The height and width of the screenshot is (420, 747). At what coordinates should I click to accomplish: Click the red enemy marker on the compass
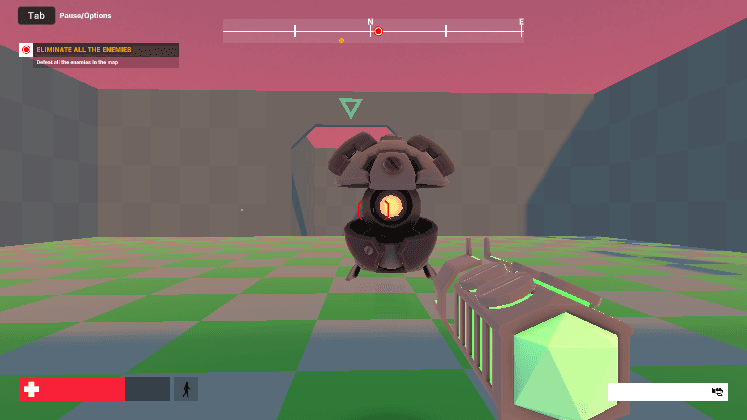(x=378, y=32)
